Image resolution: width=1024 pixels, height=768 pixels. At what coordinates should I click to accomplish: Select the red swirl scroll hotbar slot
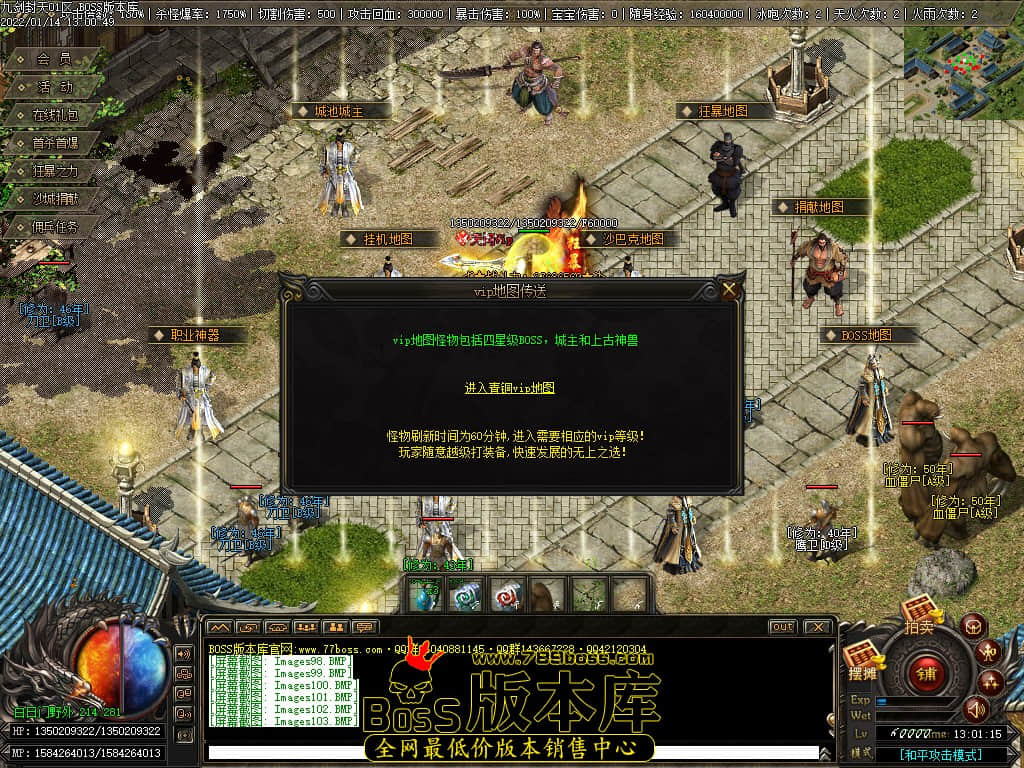(x=504, y=595)
